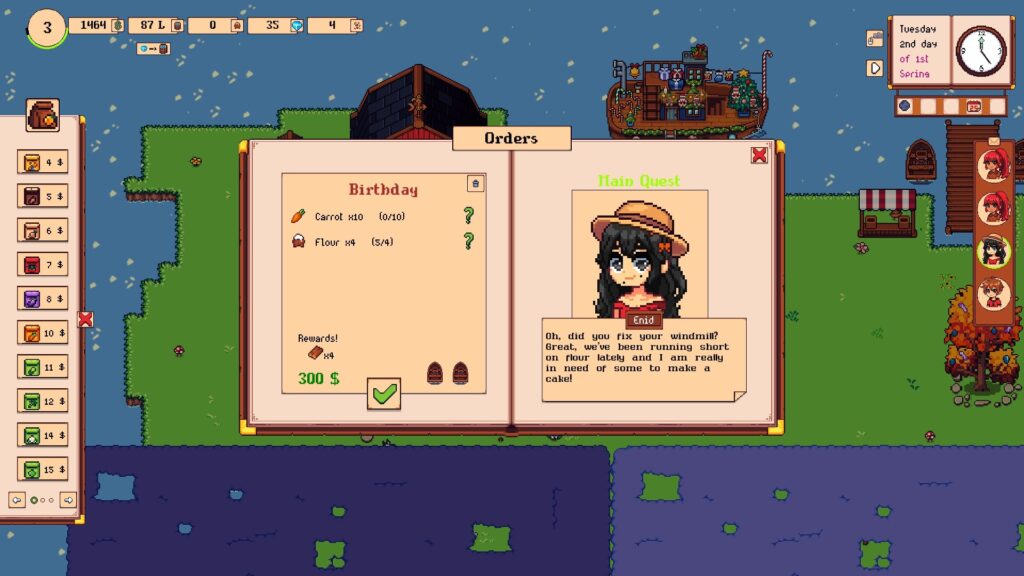1024x576 pixels.
Task: Select the 7 $ red seed packet
Action: pos(42,264)
